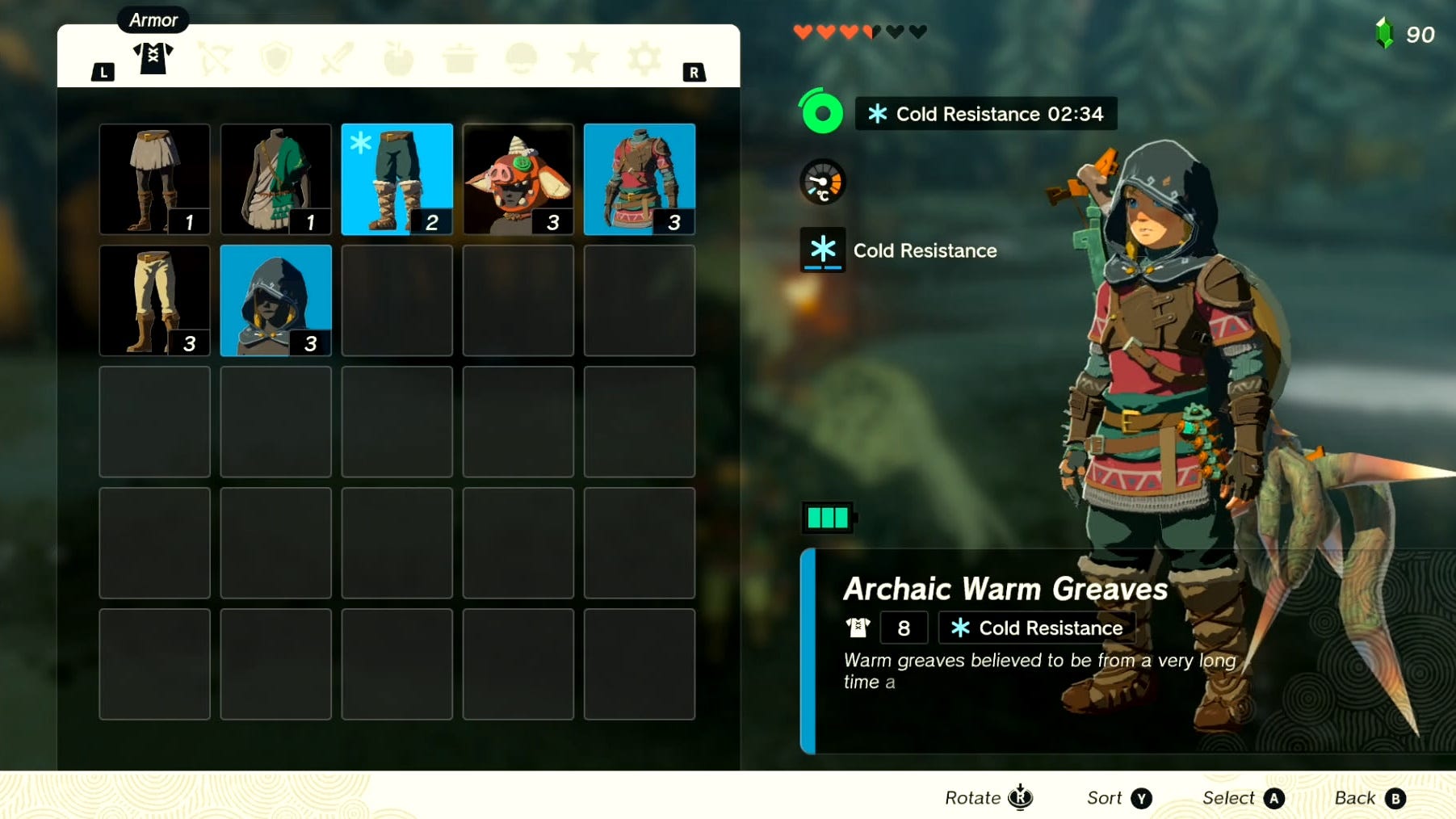Equip the Archaic Tunic armor piece
The width and height of the screenshot is (1456, 819).
[x=275, y=178]
